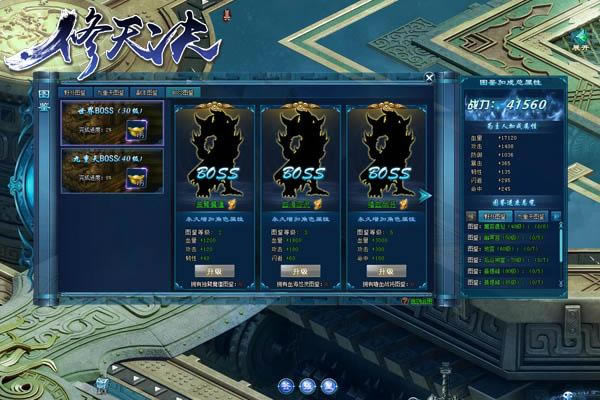Image resolution: width=600 pixels, height=400 pixels.
Task: Select the 副本图鉴 tab
Action: pyautogui.click(x=146, y=92)
